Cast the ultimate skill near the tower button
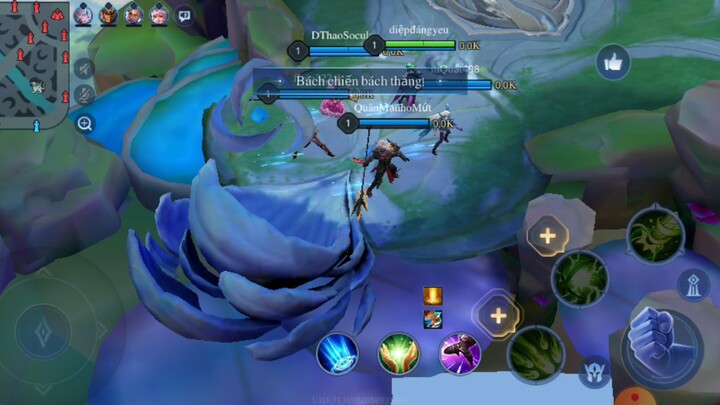720x405 pixels. (654, 234)
